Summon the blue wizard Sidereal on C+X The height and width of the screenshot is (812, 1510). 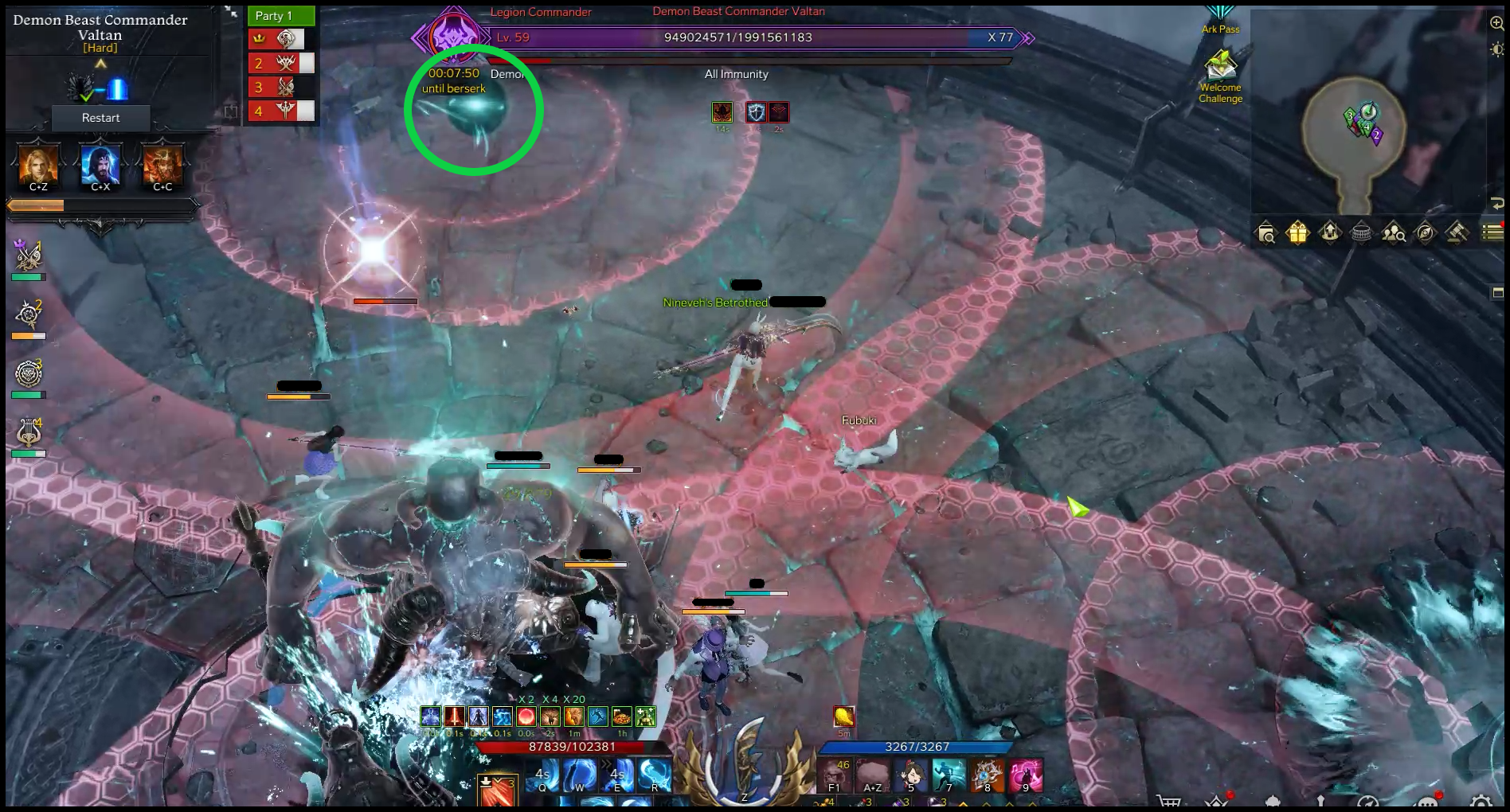100,165
